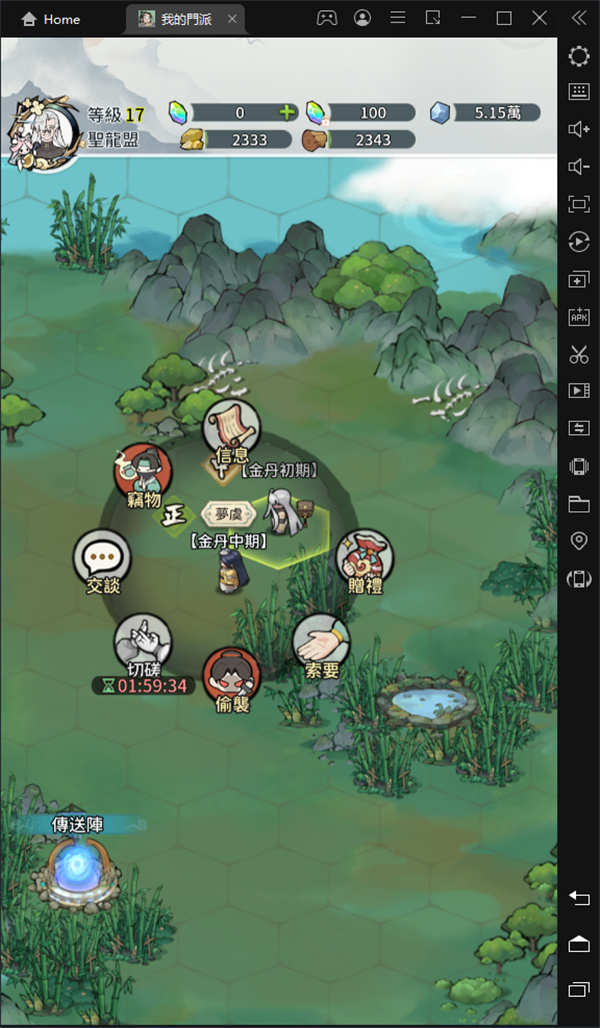This screenshot has height=1028, width=600.
Task: Select the 切磋 sparring action
Action: [x=143, y=643]
